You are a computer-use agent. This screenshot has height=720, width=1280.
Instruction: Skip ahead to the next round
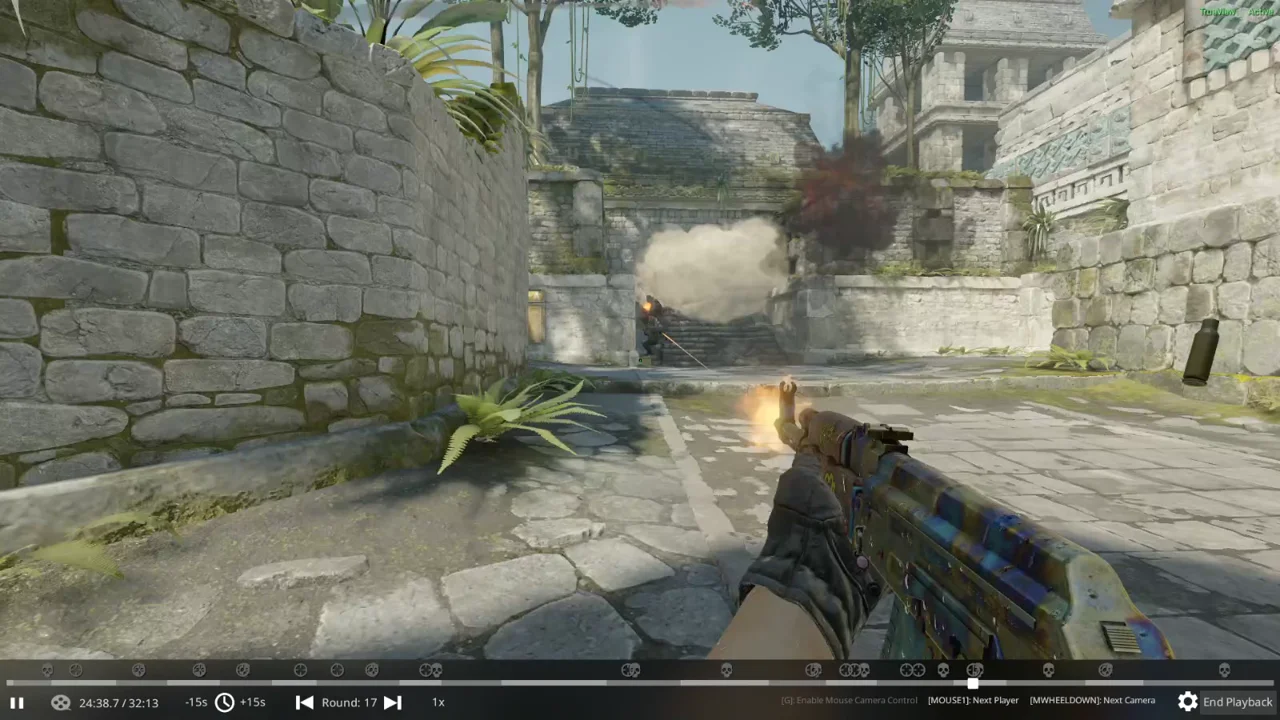click(x=392, y=702)
